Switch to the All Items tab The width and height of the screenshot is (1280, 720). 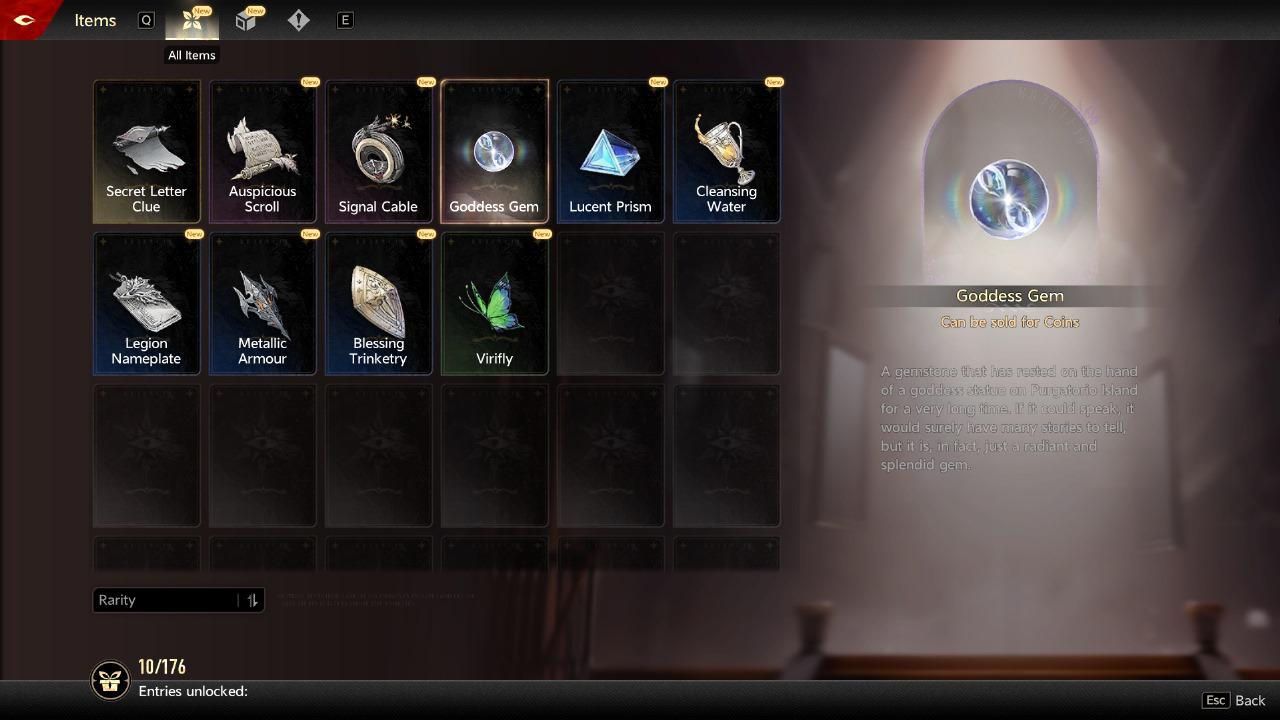[x=192, y=21]
